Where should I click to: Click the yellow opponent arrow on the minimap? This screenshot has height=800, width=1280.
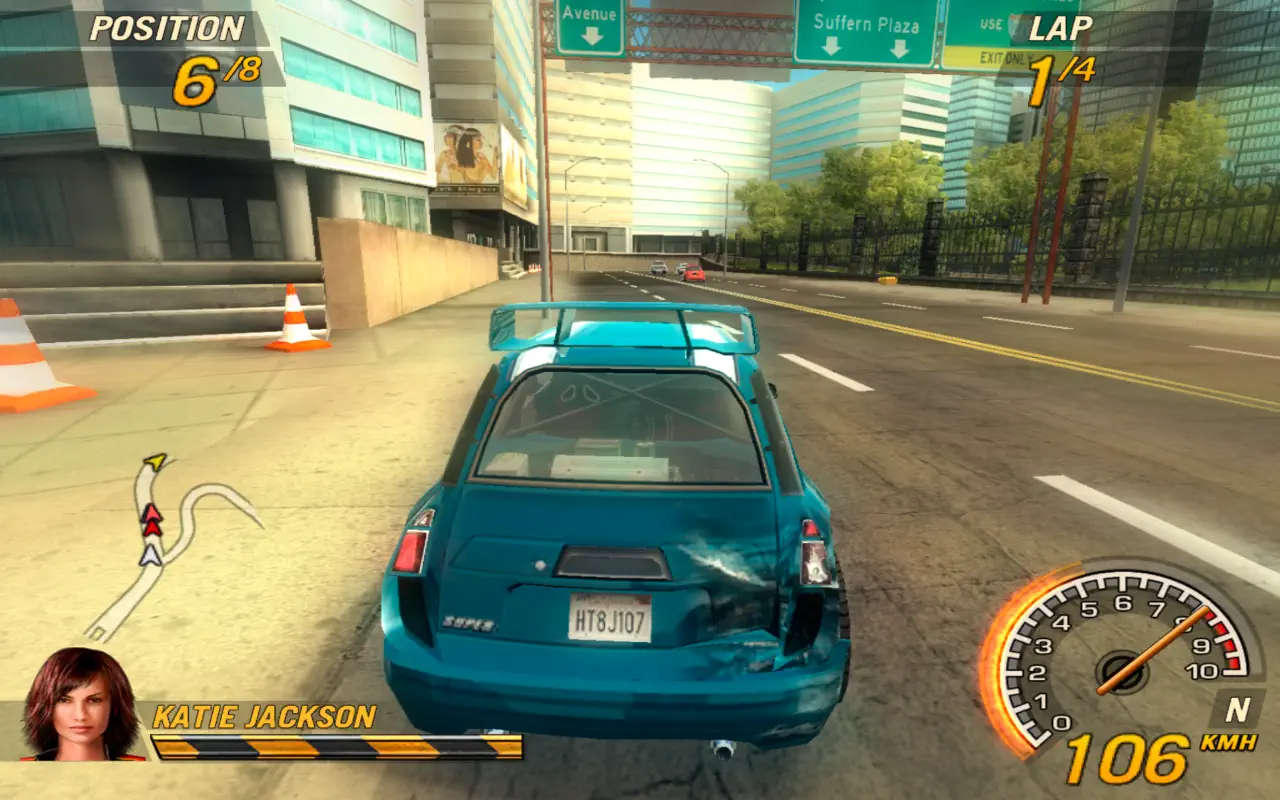coord(155,461)
